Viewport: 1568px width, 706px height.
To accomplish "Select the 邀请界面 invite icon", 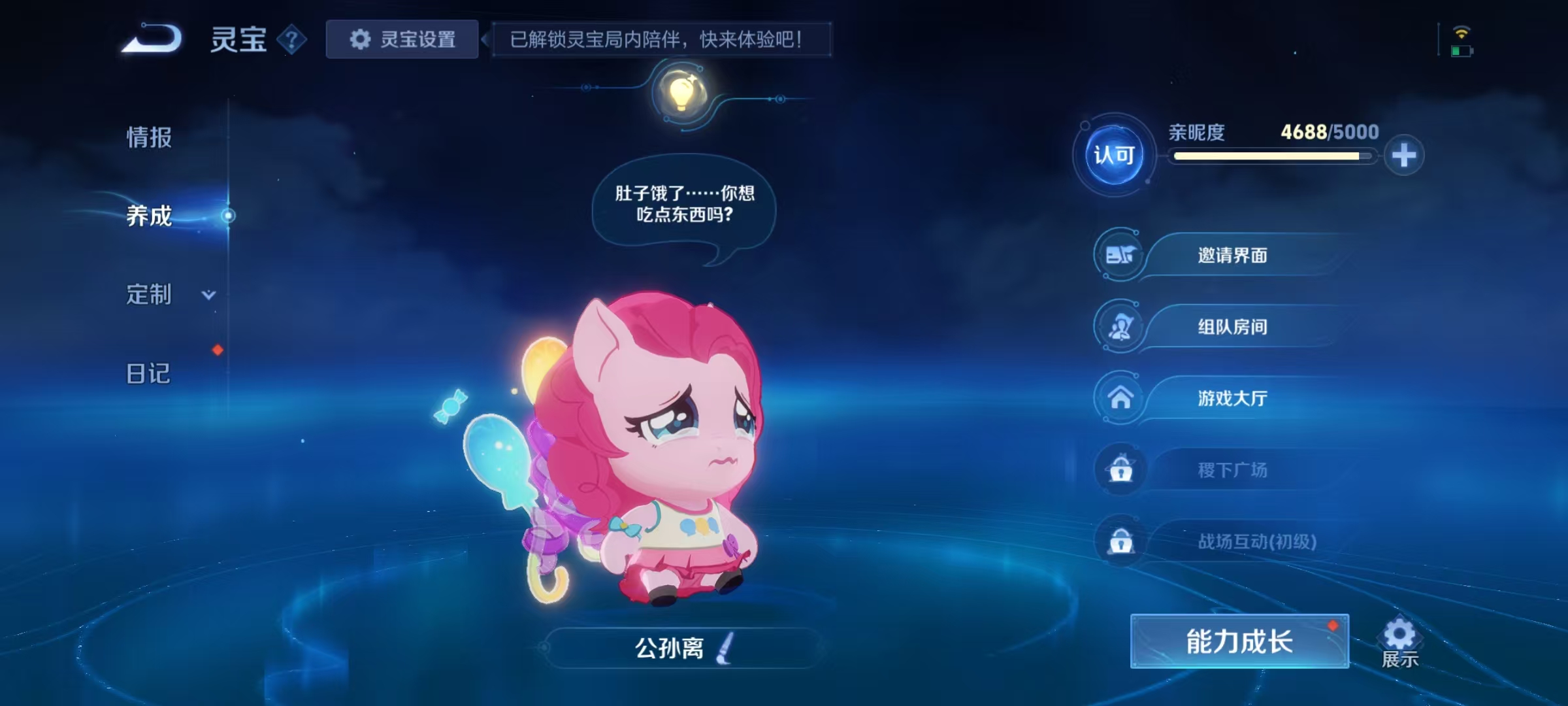I will [x=1120, y=255].
